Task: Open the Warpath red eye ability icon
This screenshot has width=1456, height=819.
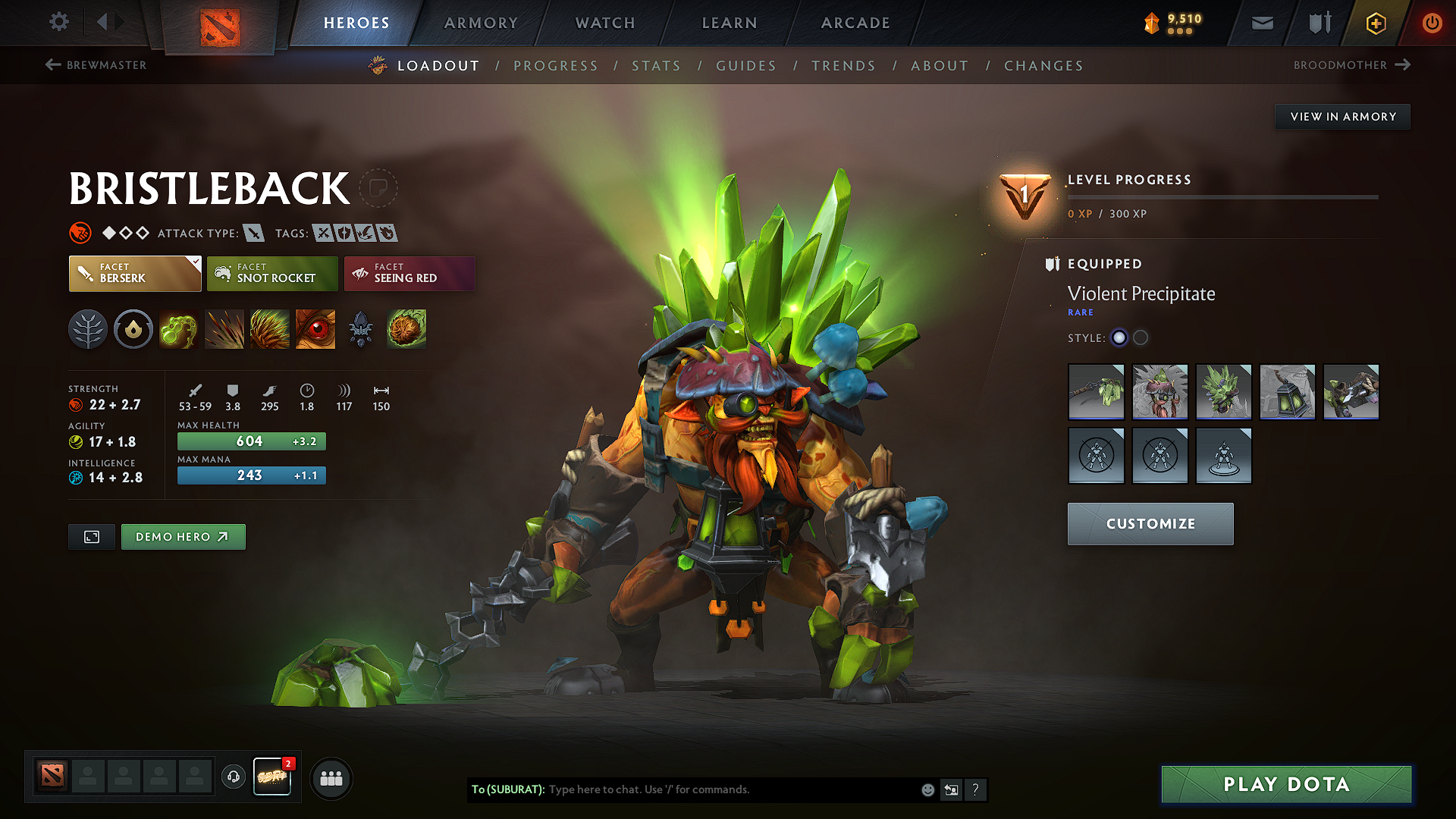Action: [315, 329]
